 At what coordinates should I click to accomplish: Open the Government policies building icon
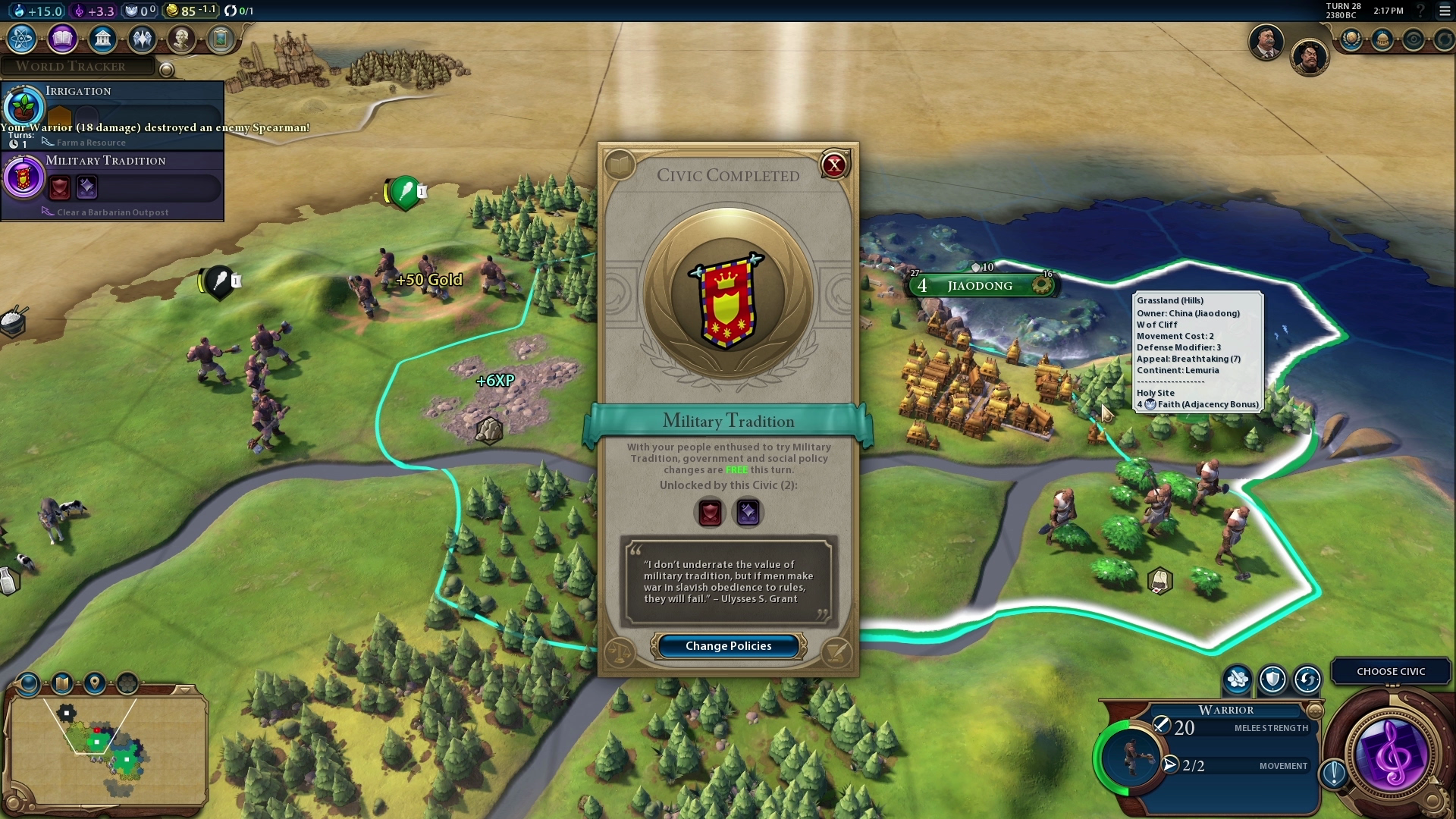coord(103,39)
